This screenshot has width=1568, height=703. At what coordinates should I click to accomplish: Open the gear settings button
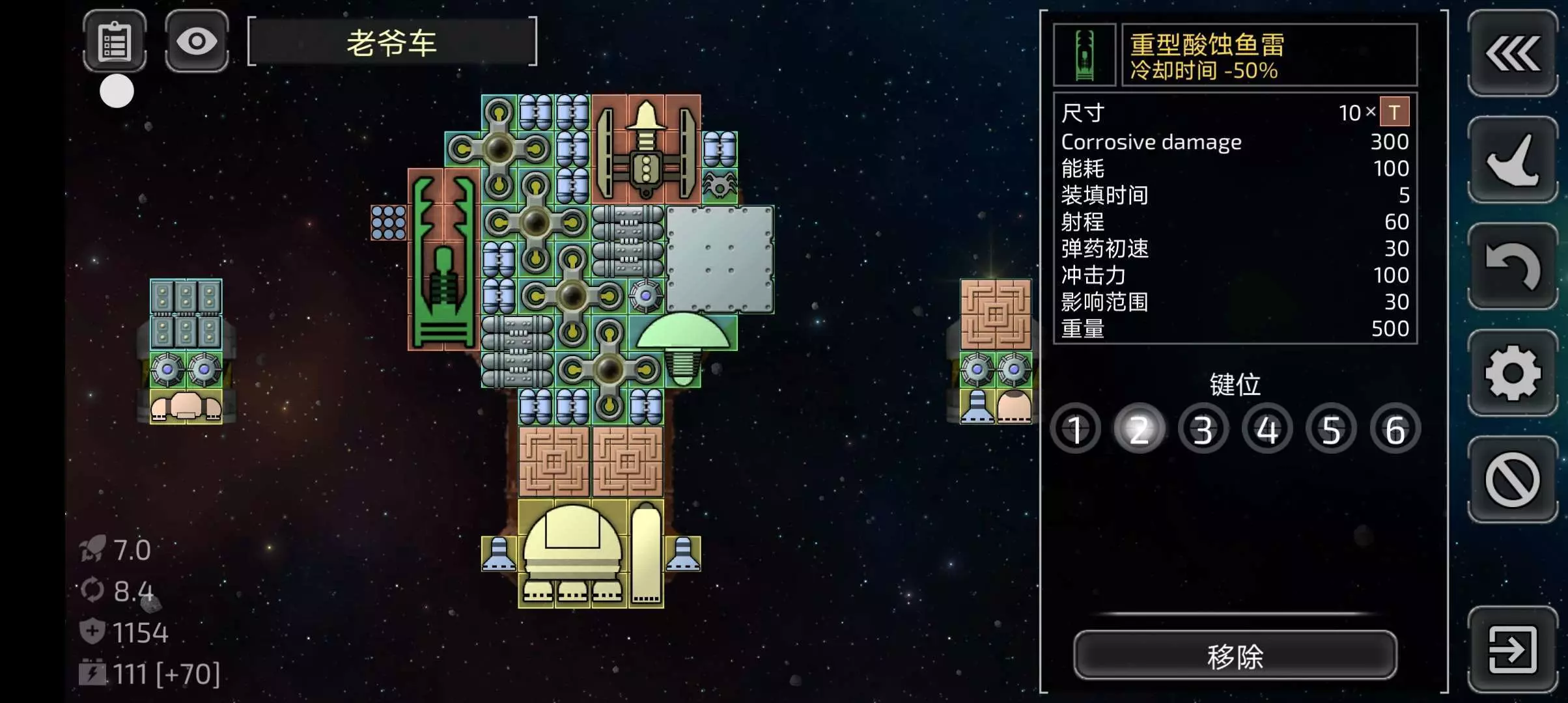[x=1512, y=372]
